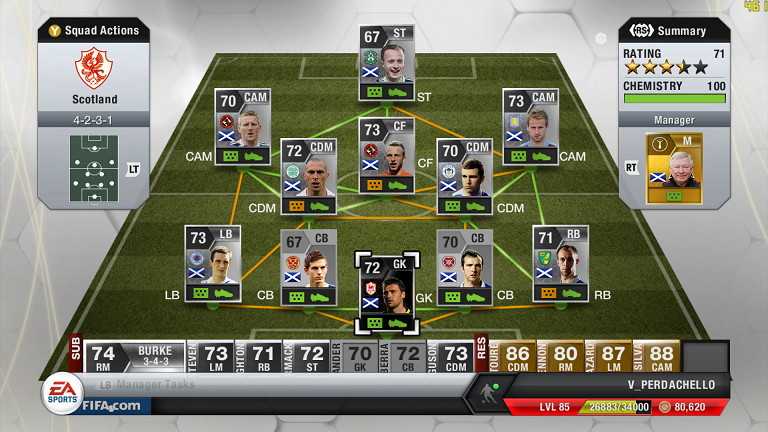Select the 67-rated striker card

[x=387, y=62]
